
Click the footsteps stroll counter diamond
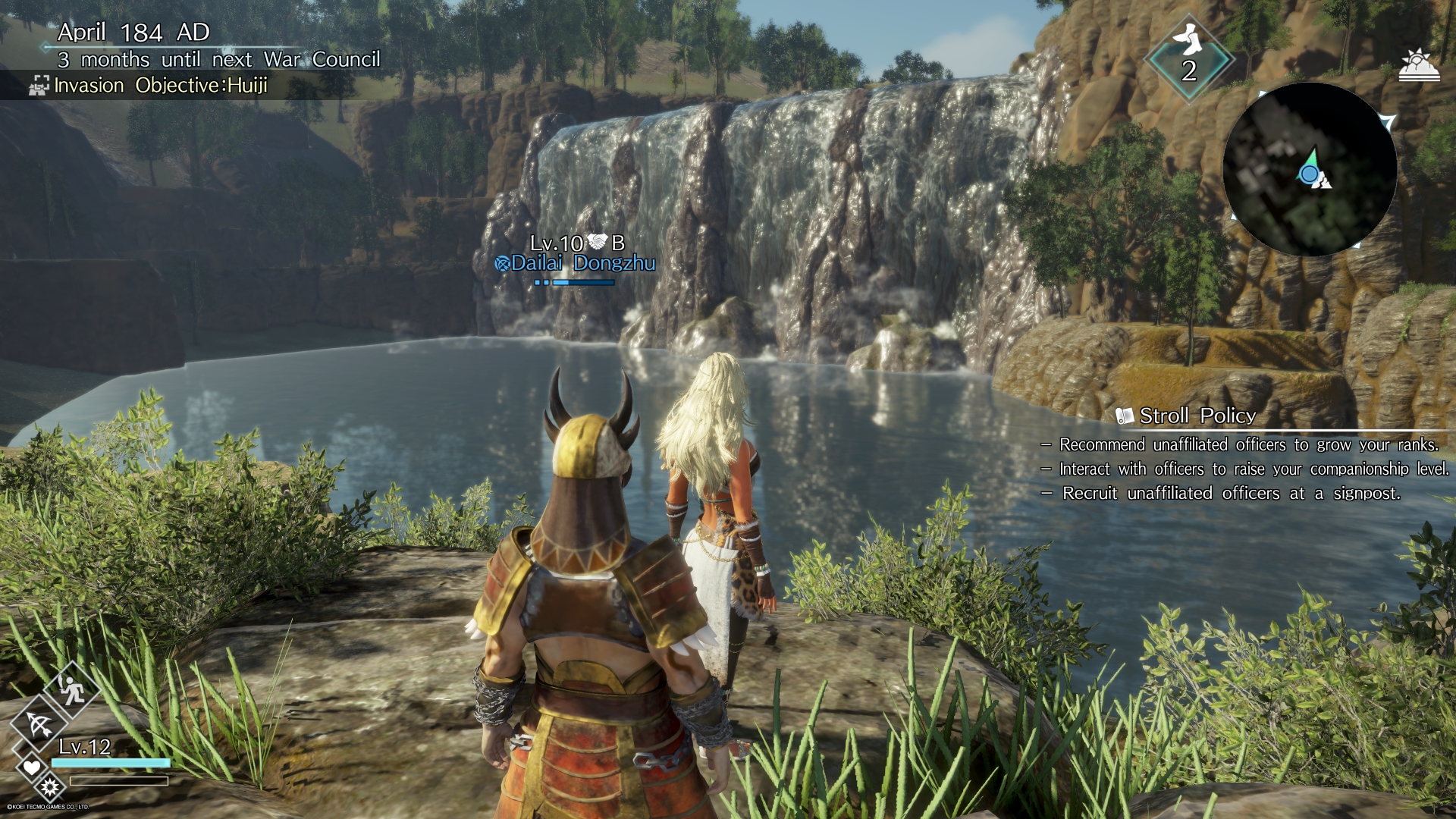(x=1188, y=58)
